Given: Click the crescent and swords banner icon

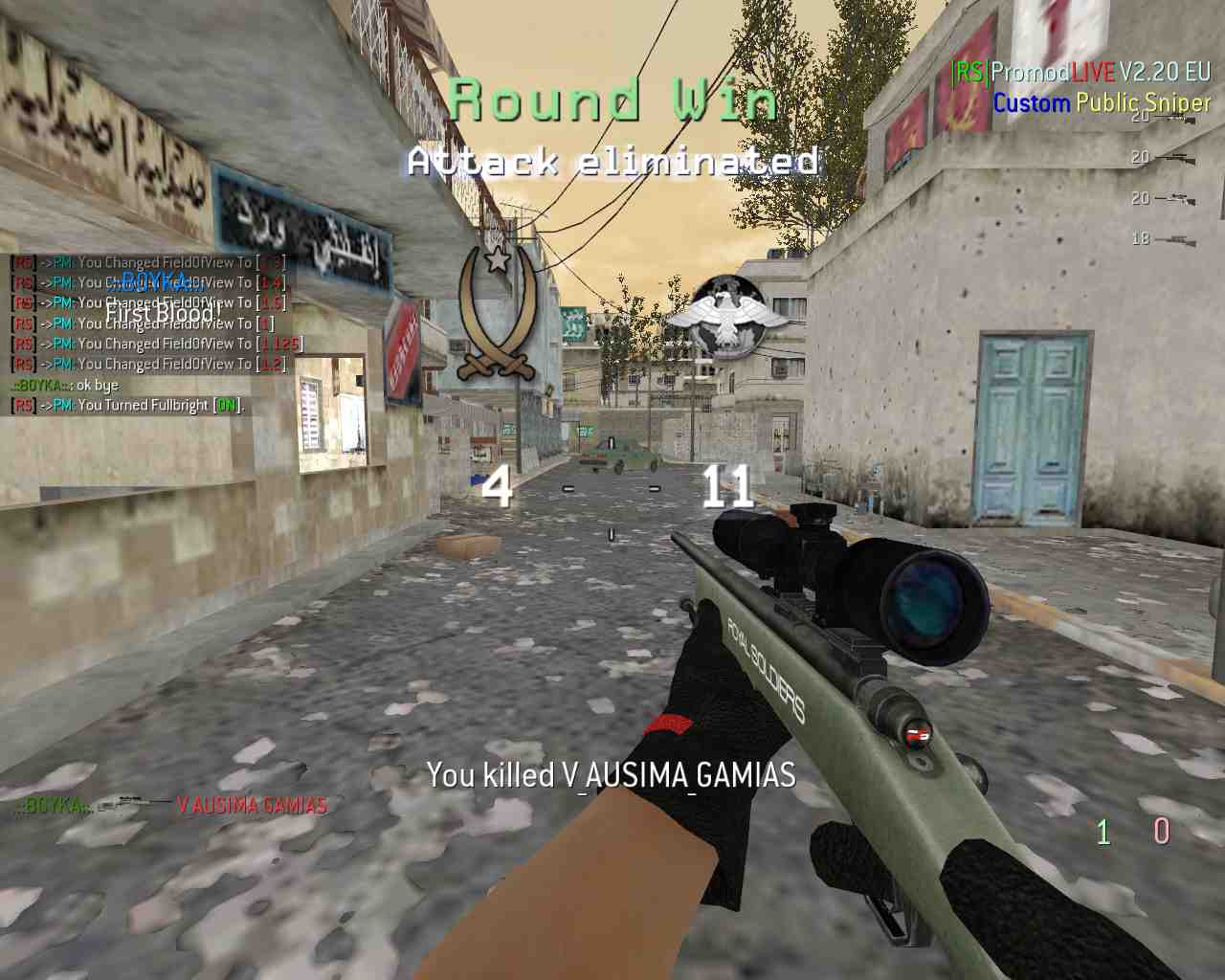Looking at the screenshot, I should point(497,311).
